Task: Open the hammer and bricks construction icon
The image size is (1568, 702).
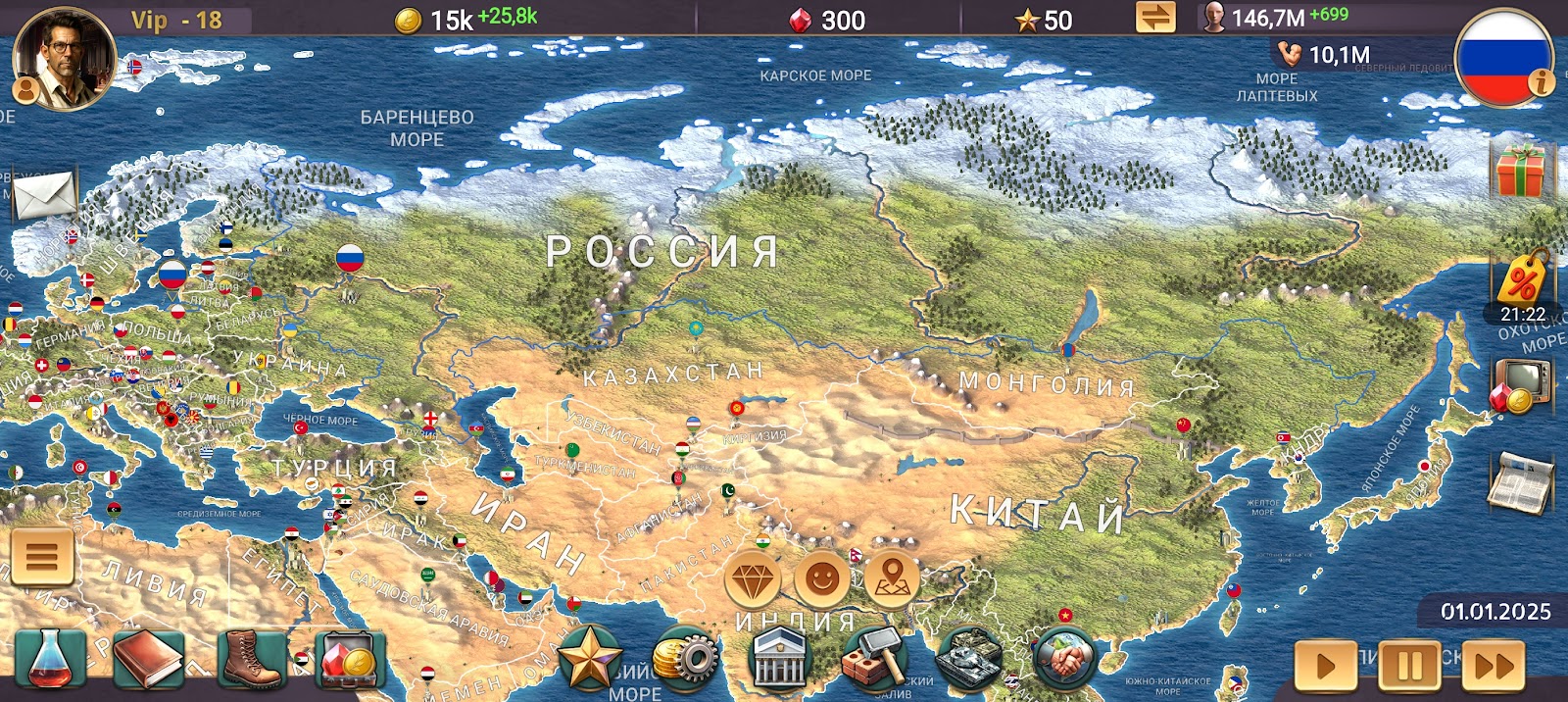Action: point(874,659)
